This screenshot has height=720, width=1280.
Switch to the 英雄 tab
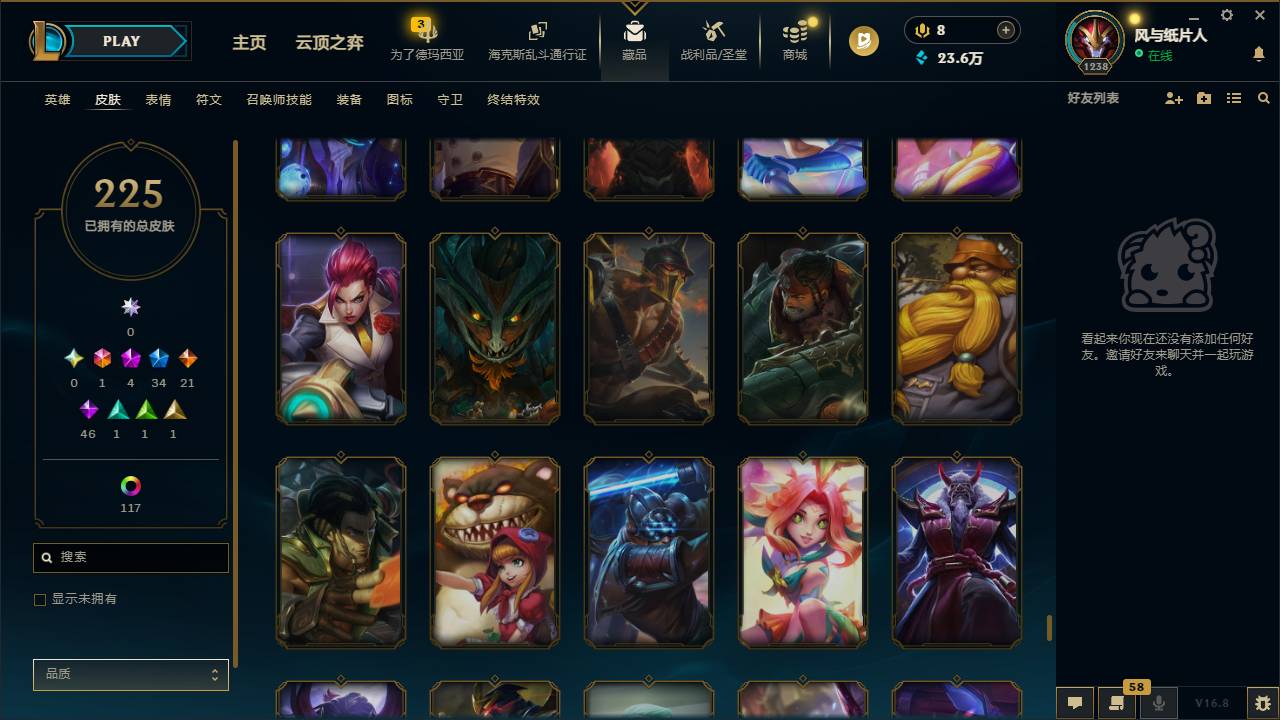click(x=57, y=100)
